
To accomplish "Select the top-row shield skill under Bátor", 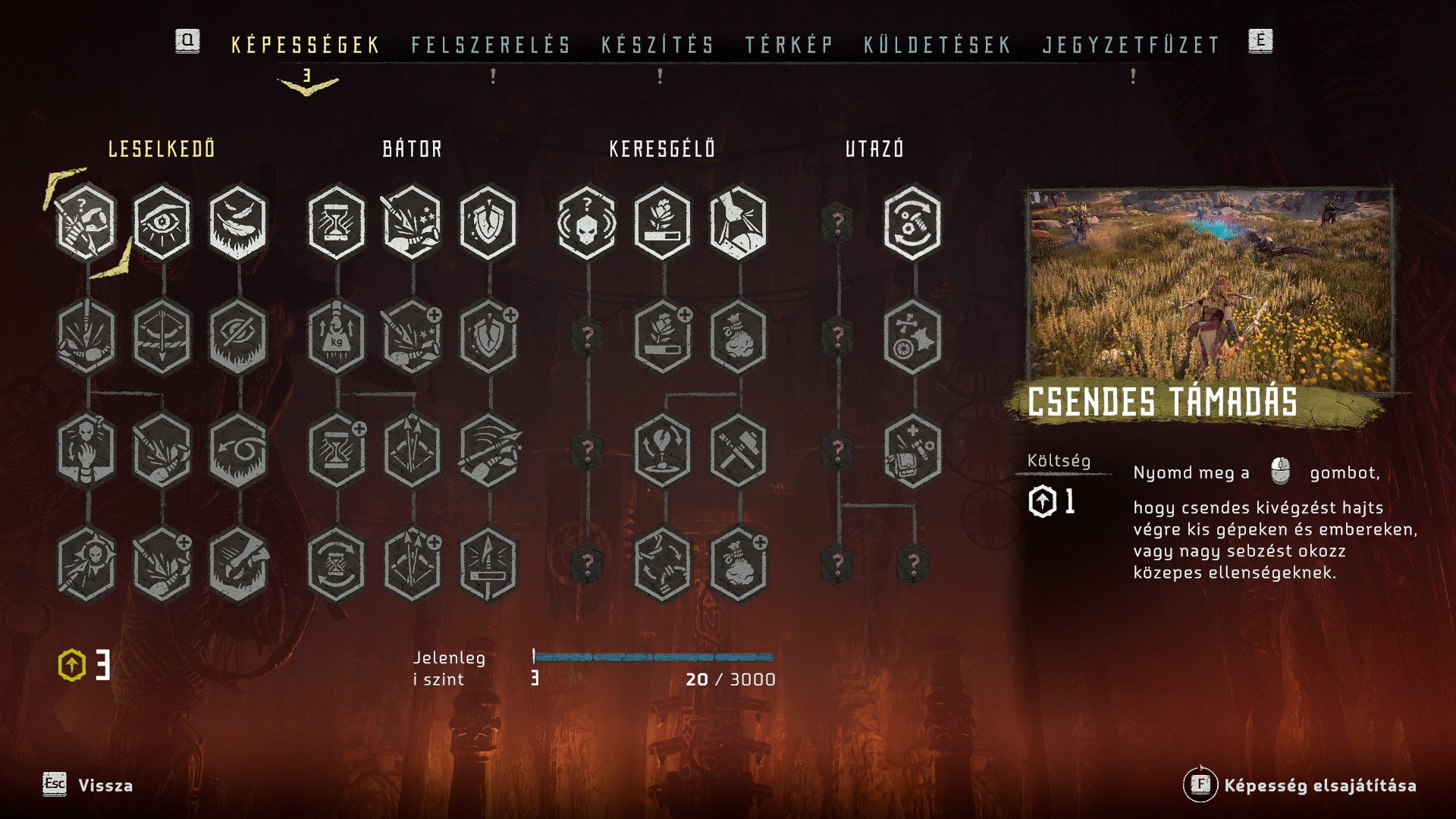I will (x=488, y=222).
